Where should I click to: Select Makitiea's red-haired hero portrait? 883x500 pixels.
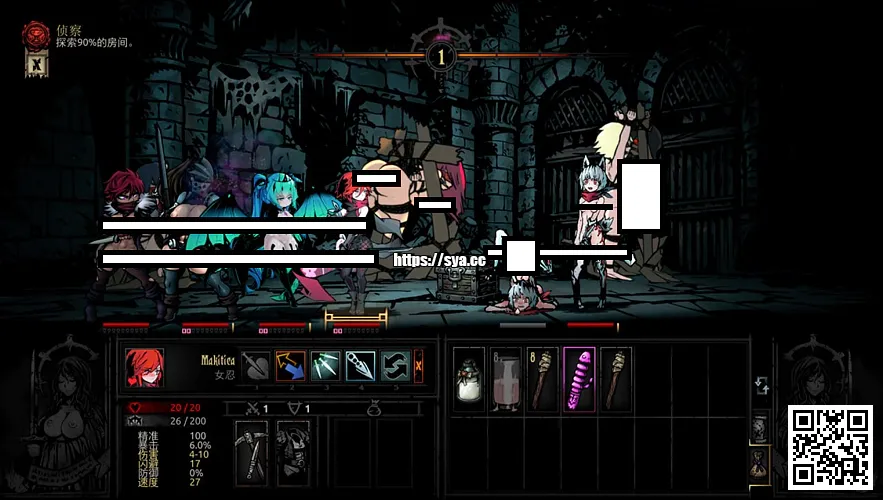[x=144, y=368]
